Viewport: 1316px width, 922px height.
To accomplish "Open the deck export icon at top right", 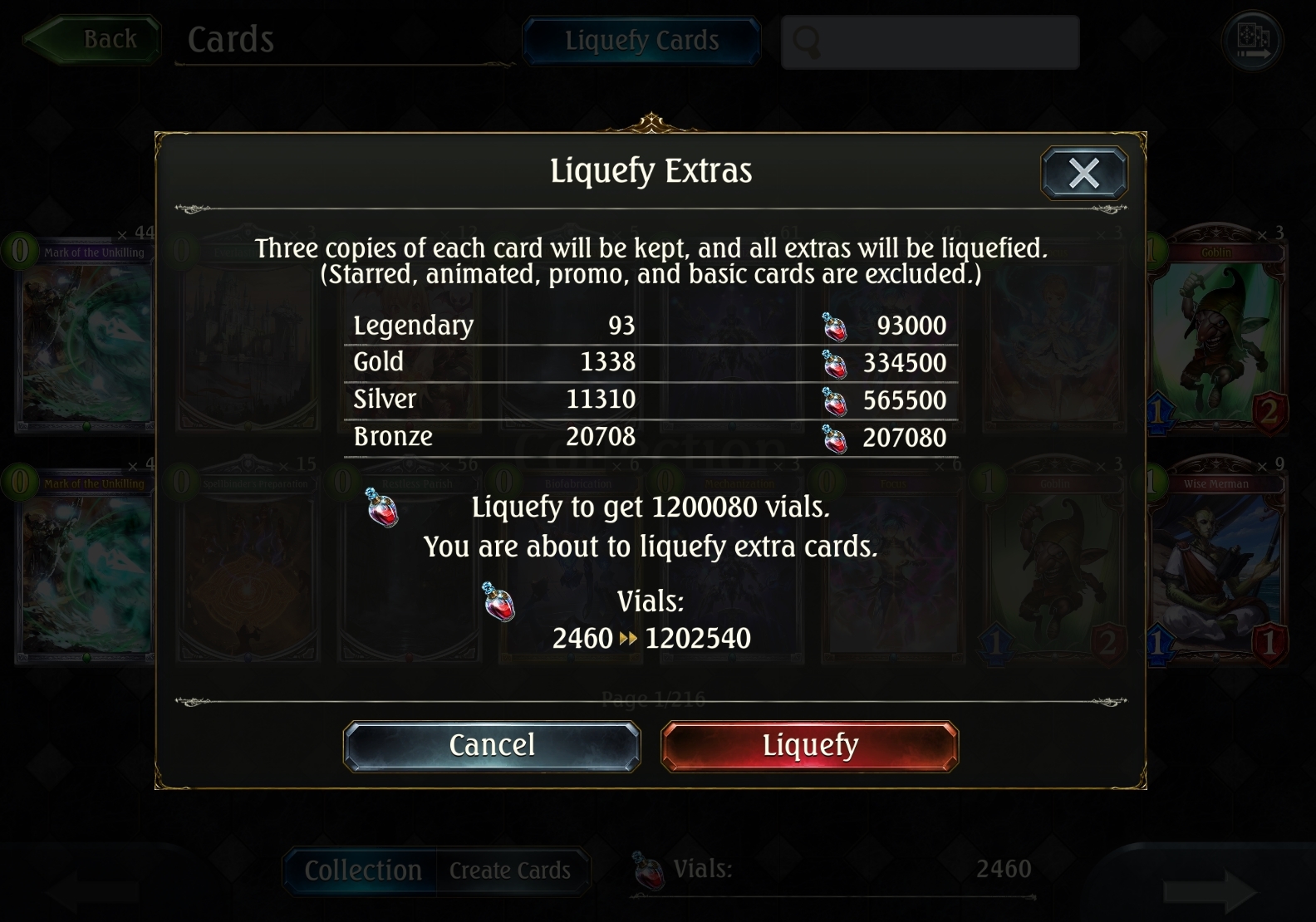I will [1253, 38].
